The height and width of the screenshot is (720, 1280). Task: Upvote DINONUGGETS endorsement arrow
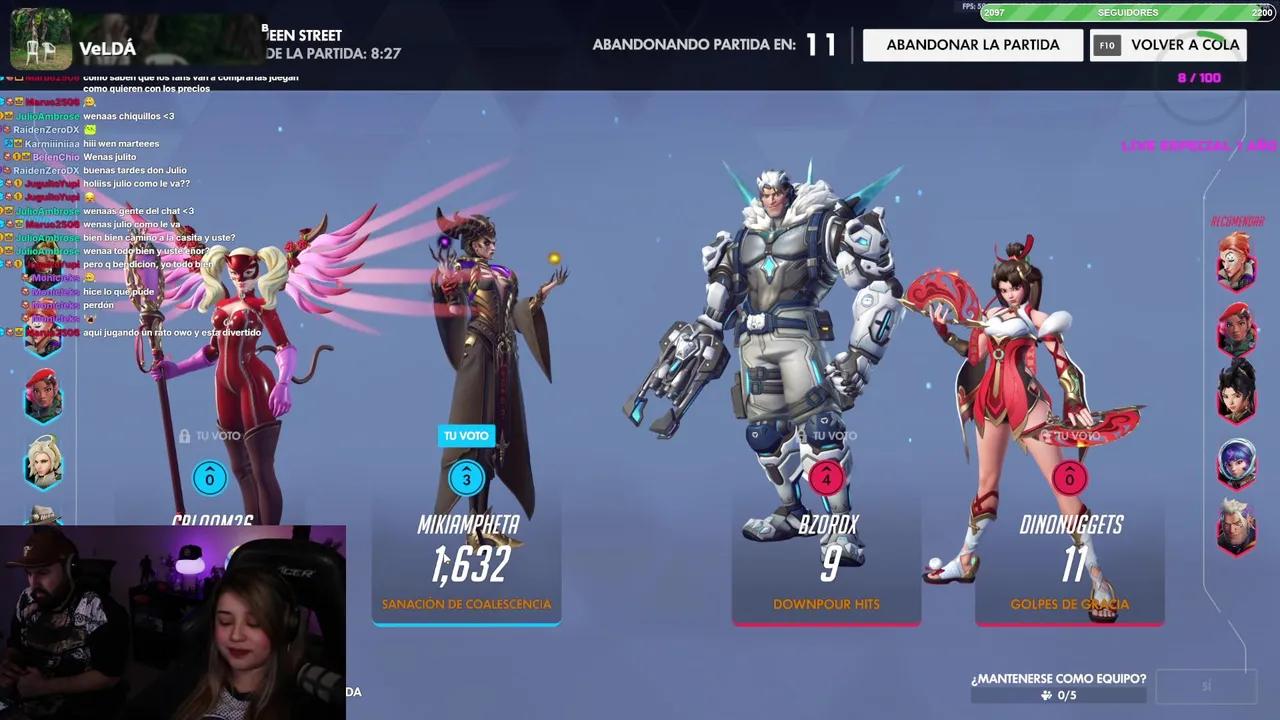[x=1069, y=479]
